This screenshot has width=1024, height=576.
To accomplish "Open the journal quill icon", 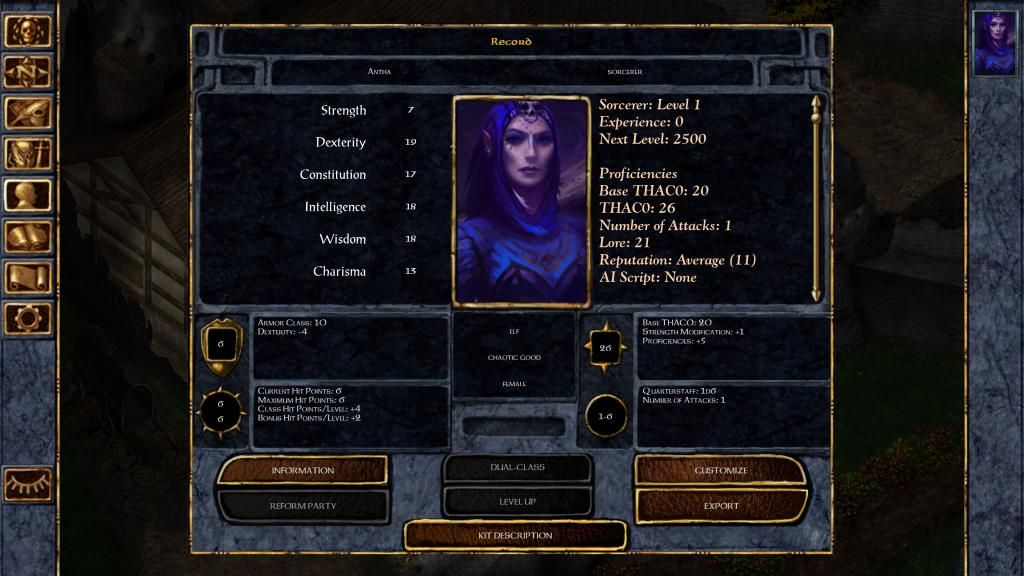I will (x=28, y=113).
